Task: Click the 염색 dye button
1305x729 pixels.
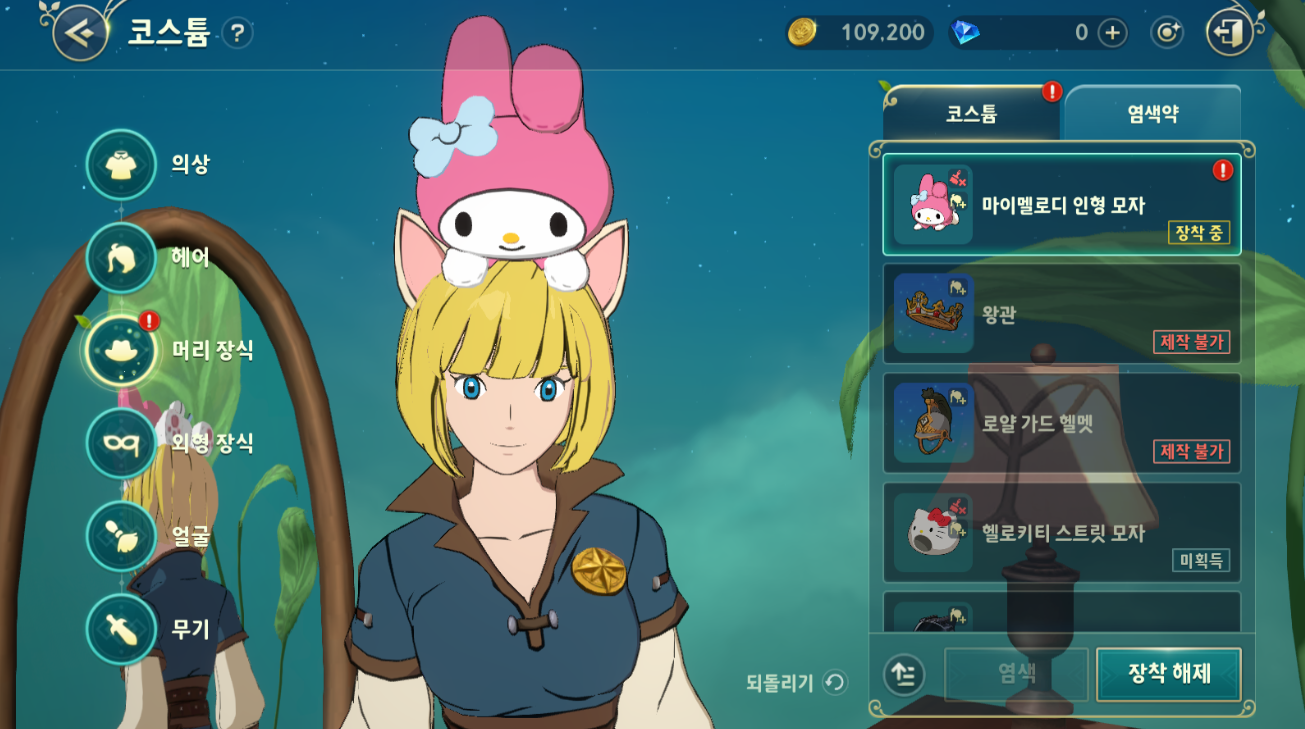Action: pos(1016,674)
